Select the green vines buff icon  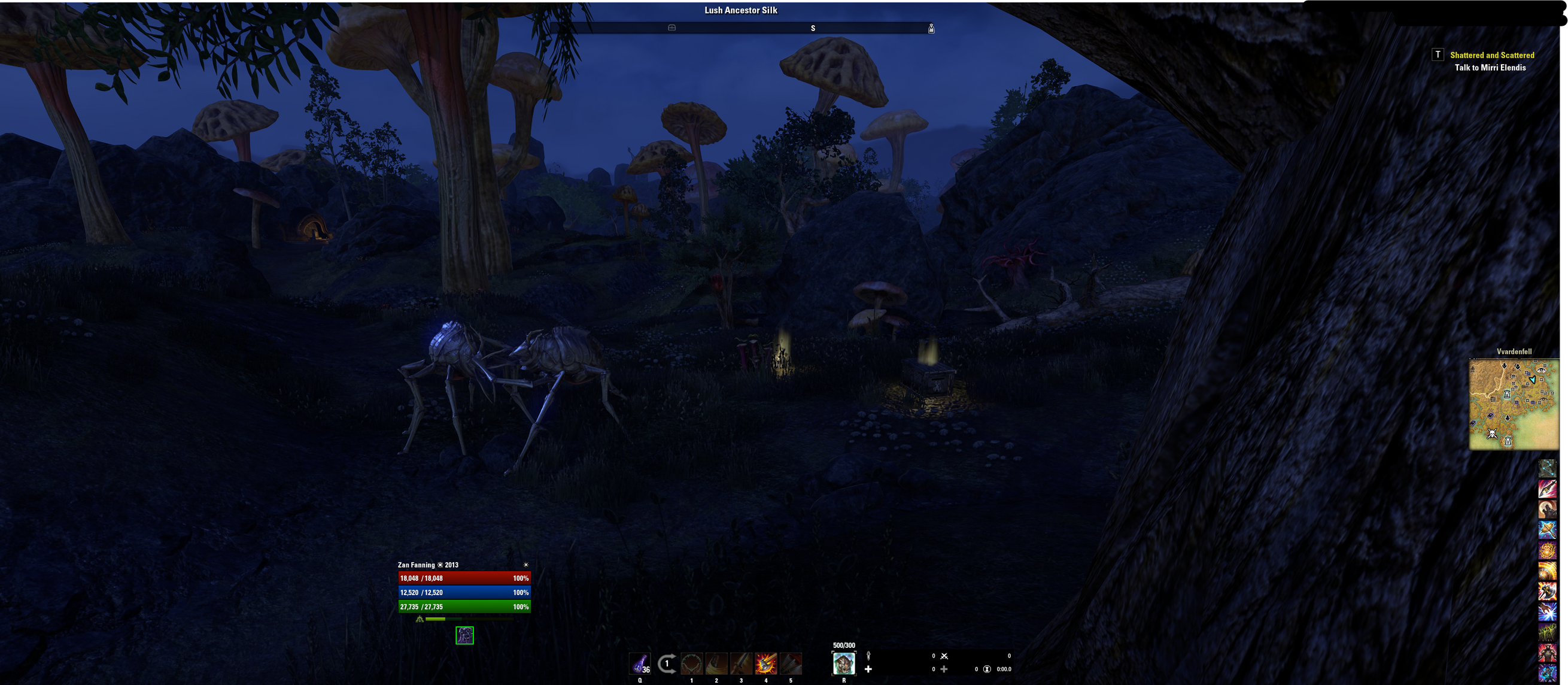click(1546, 632)
